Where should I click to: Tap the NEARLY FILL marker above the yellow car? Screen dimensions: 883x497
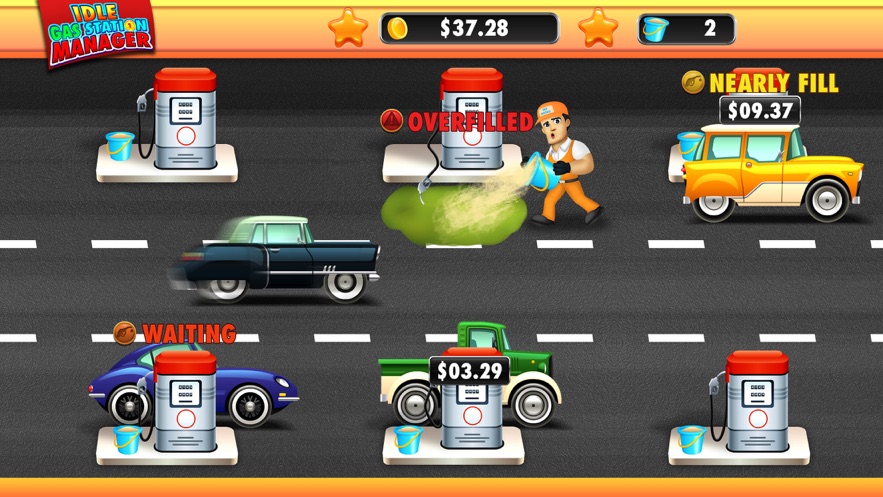(x=760, y=82)
